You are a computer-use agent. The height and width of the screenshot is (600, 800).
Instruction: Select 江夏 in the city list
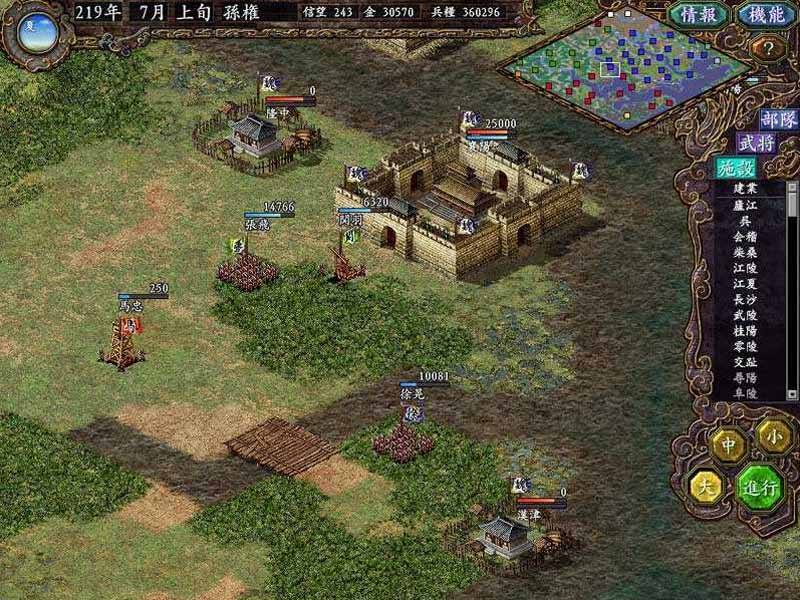745,284
